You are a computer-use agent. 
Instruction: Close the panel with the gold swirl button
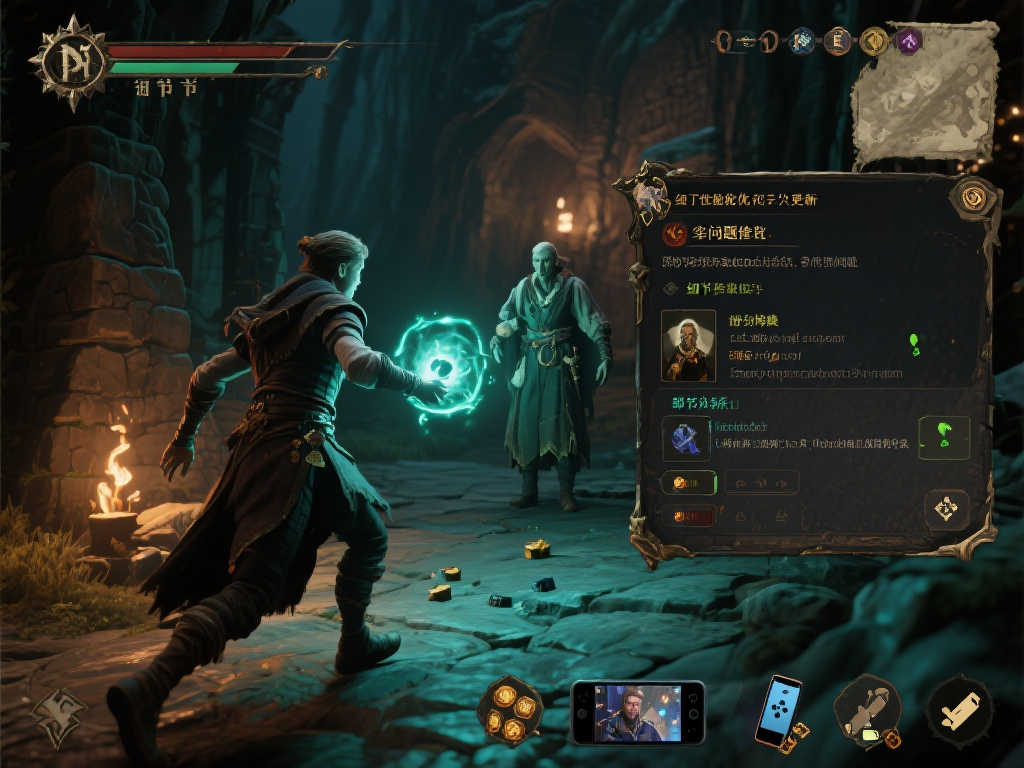(x=969, y=198)
